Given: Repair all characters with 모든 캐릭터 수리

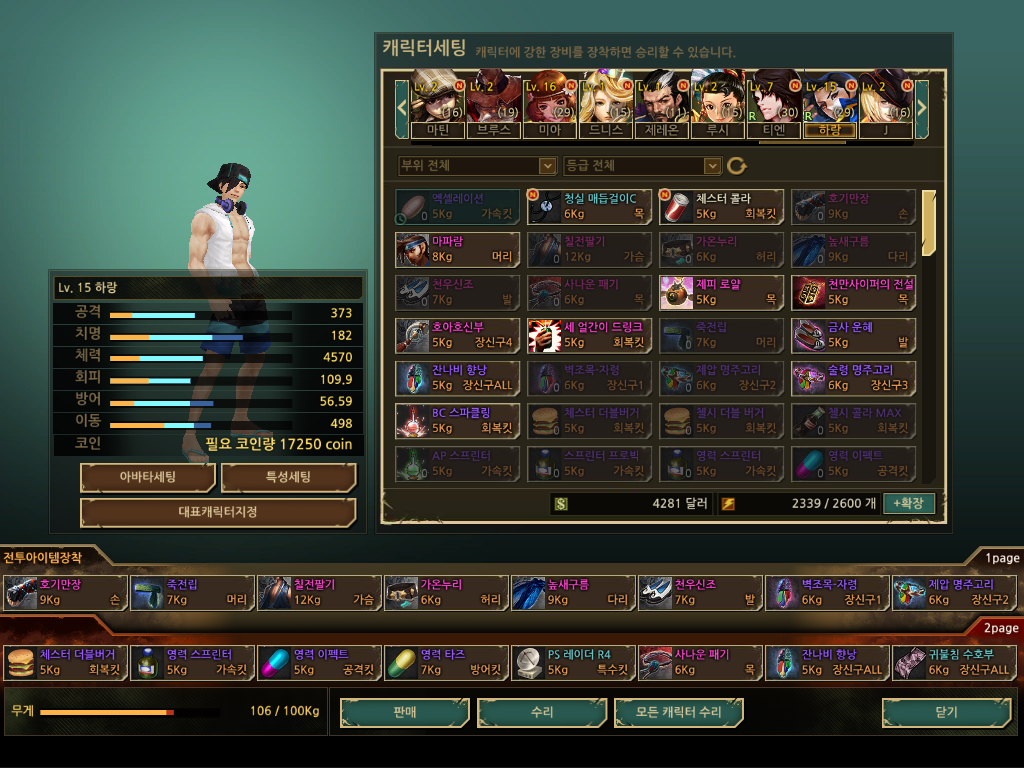Looking at the screenshot, I should [x=679, y=713].
